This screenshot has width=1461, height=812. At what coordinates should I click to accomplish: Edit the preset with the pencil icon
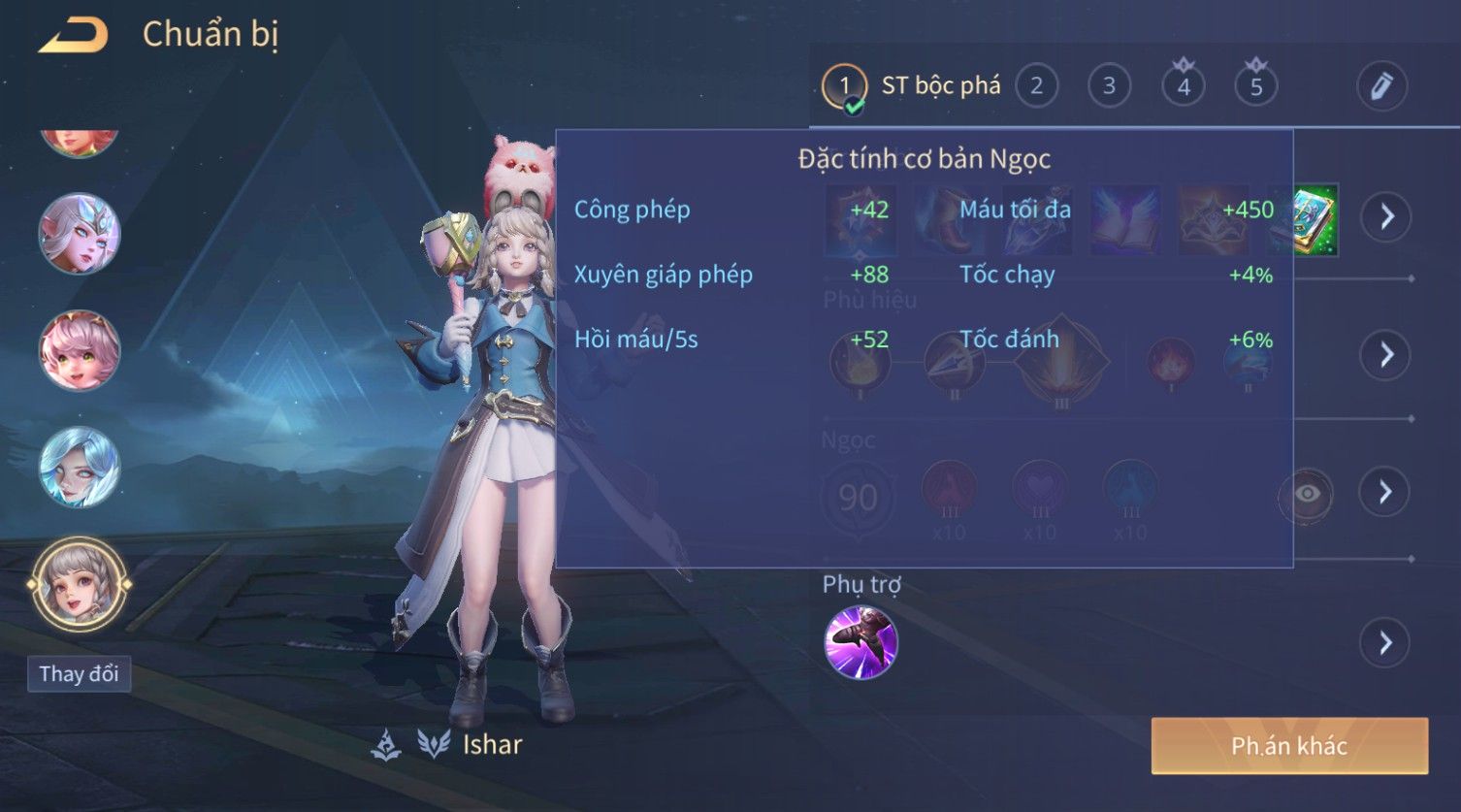click(1381, 86)
